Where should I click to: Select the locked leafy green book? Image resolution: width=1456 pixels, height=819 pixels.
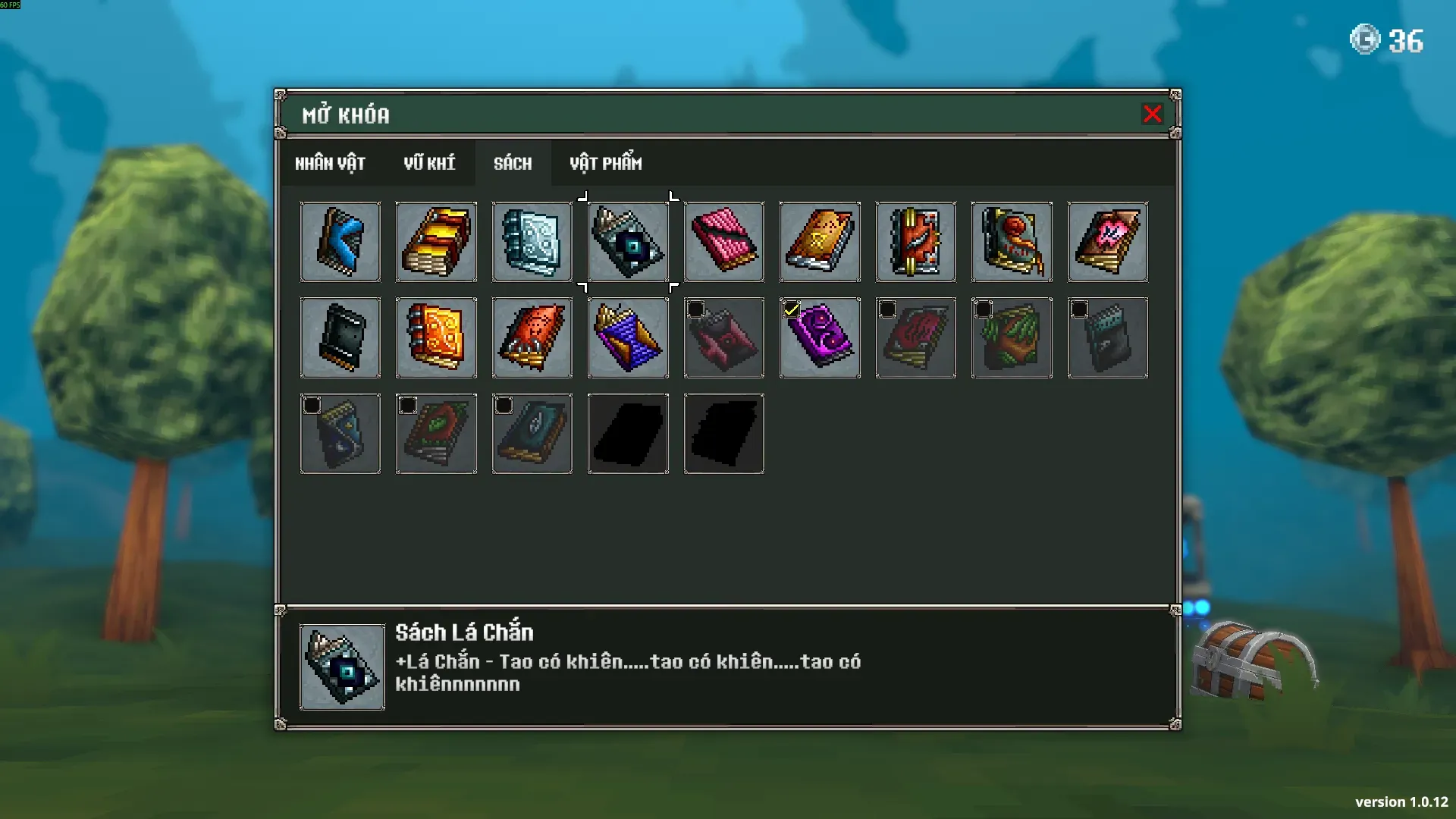tap(1012, 337)
